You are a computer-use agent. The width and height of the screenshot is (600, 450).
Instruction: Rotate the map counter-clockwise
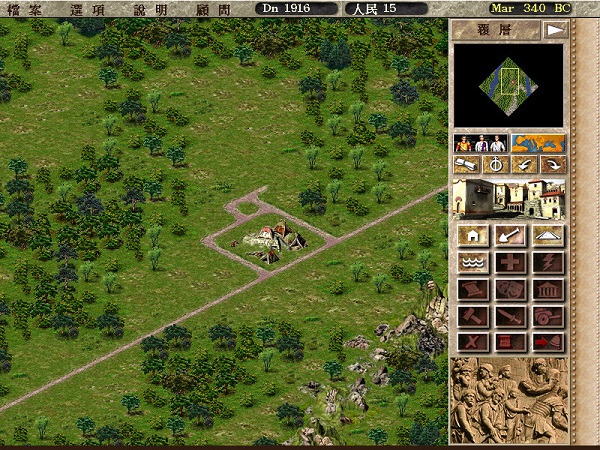coord(523,165)
